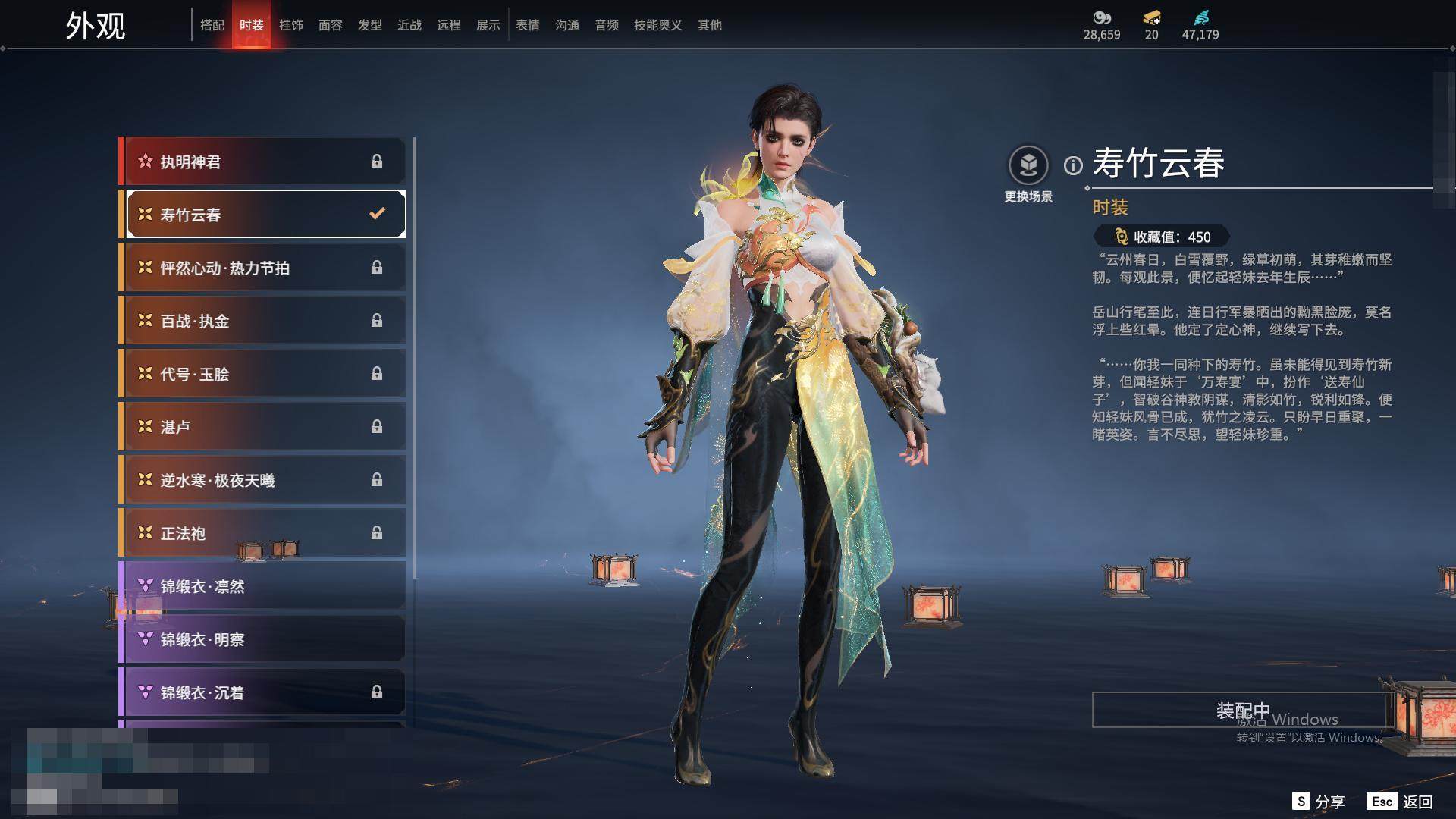Switch to the 发型 tab
1456x819 pixels.
369,25
